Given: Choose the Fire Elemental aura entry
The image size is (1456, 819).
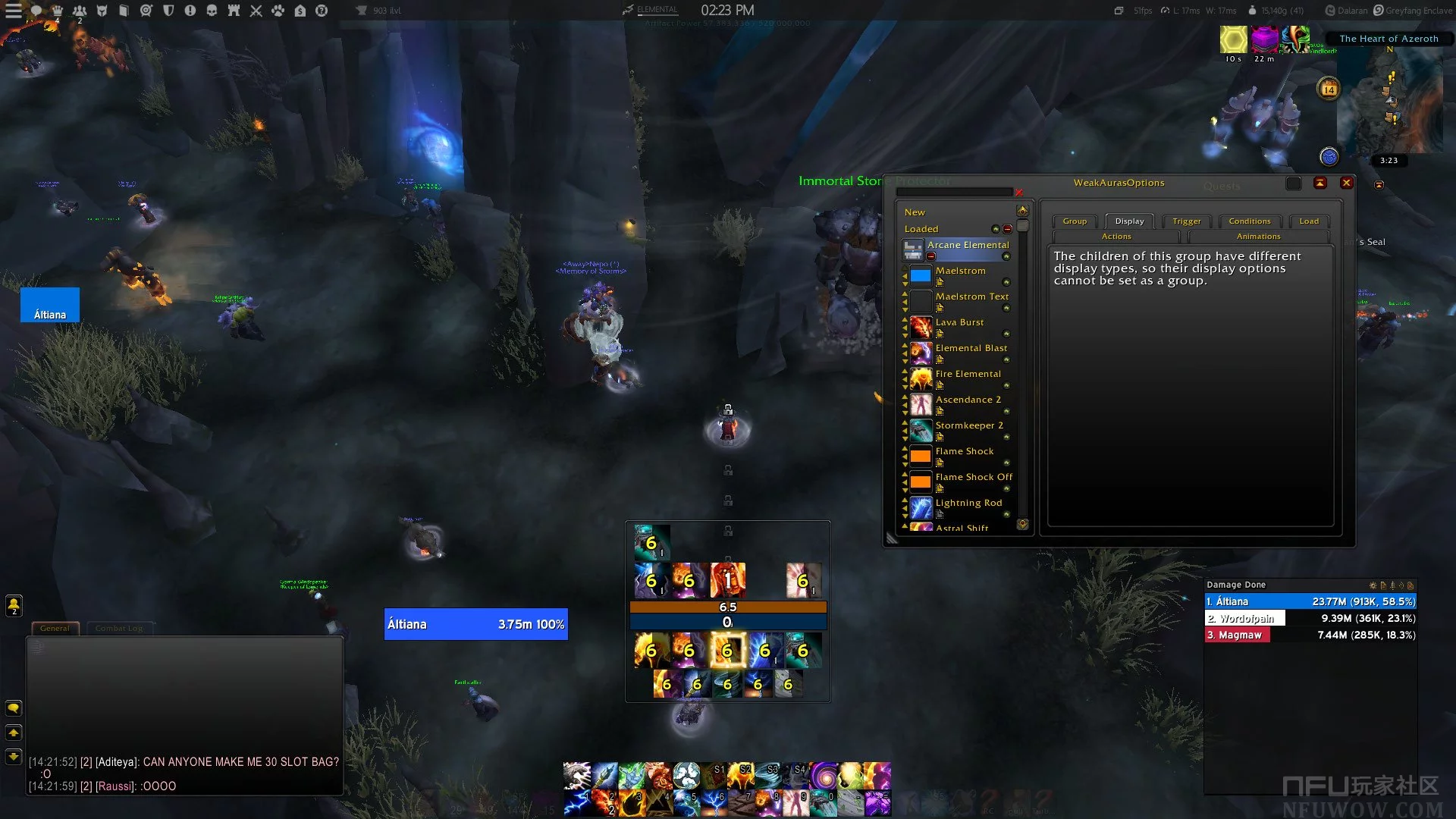Looking at the screenshot, I should point(968,375).
